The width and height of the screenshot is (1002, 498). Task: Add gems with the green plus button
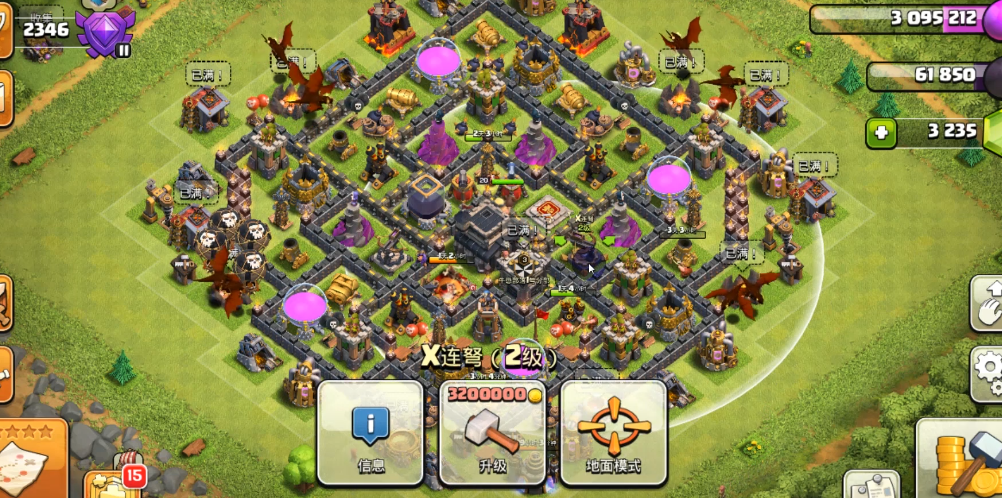[x=882, y=132]
